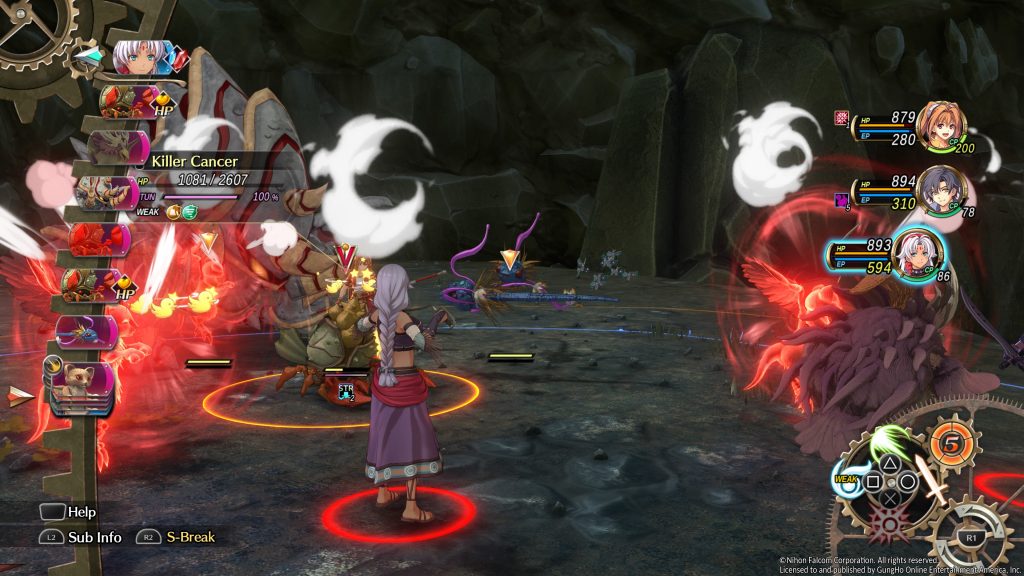Screen dimensions: 1024x576
Task: Select the cat creature at bottom of turn order
Action: pyautogui.click(x=84, y=381)
